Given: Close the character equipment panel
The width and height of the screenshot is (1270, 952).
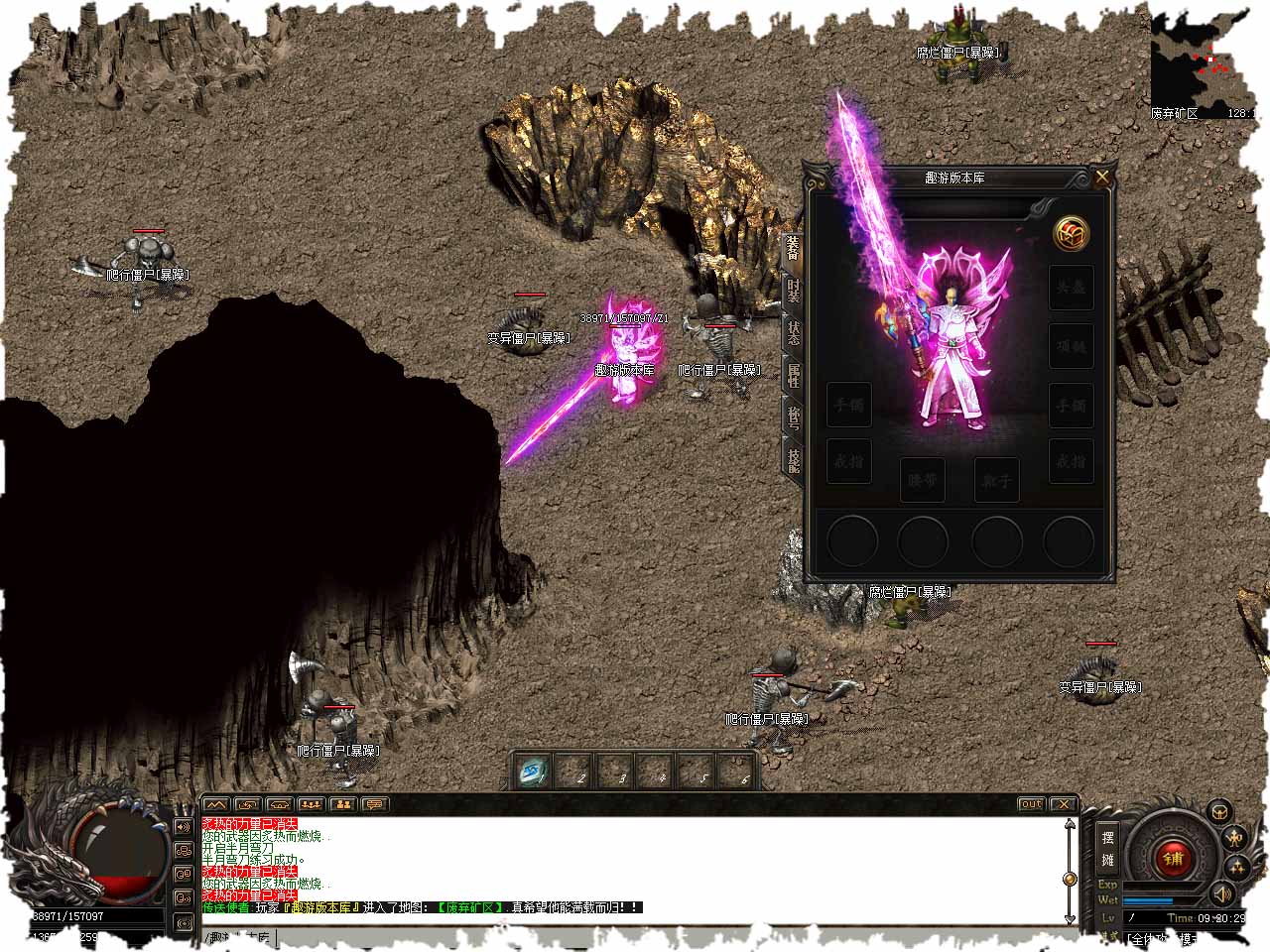Looking at the screenshot, I should (1102, 178).
